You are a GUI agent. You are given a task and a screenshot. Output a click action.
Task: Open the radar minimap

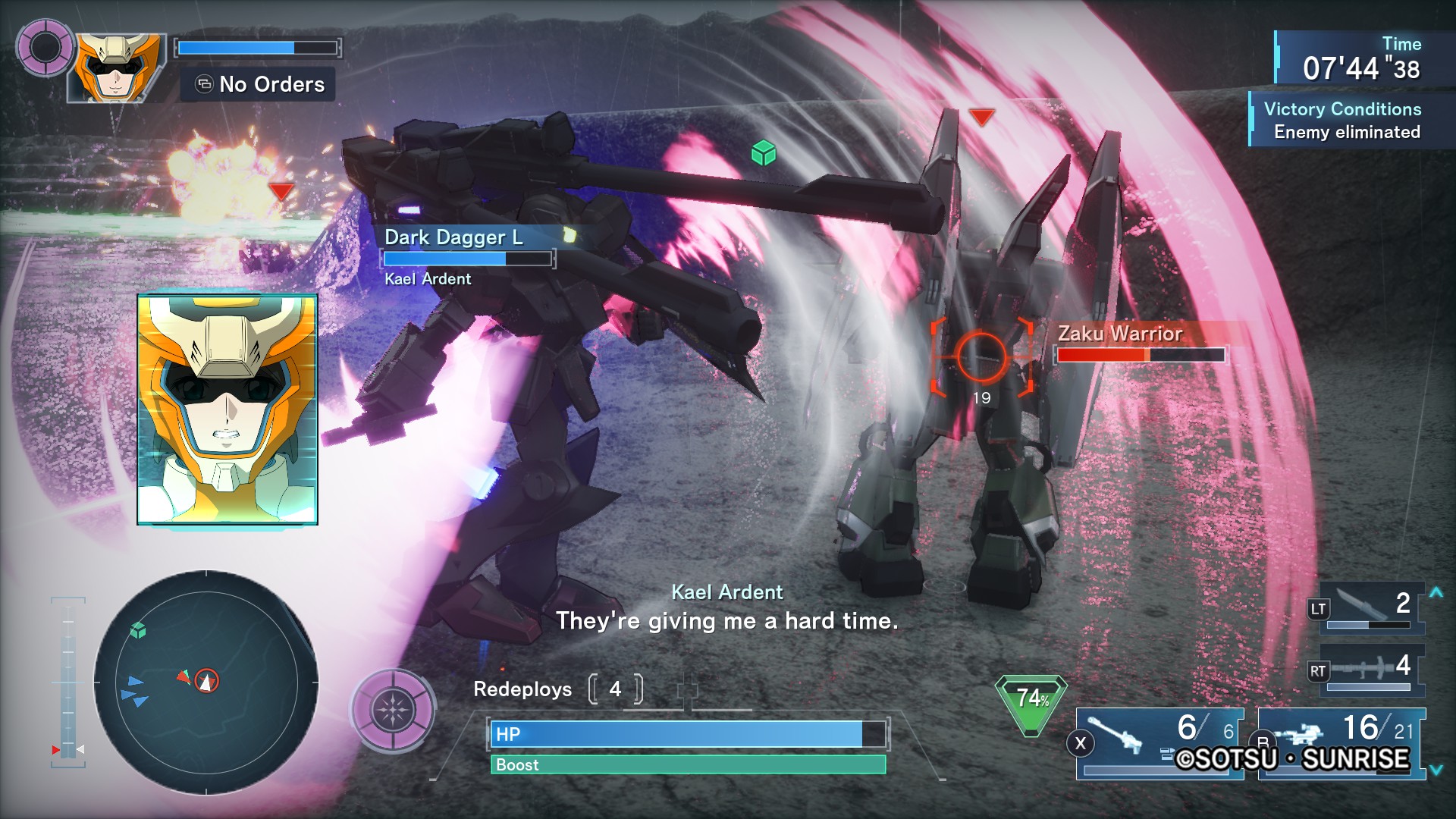tap(206, 682)
